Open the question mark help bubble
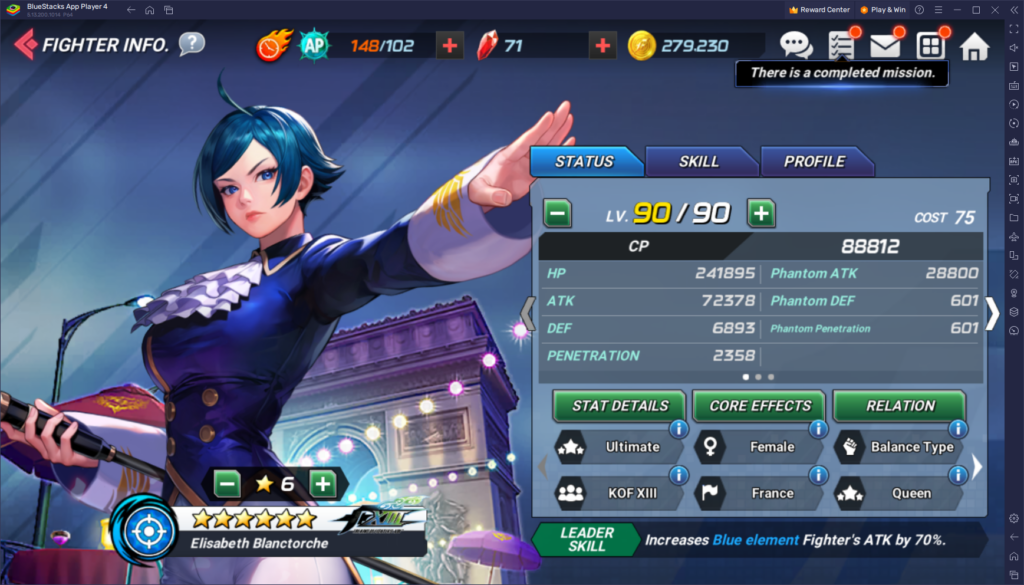The image size is (1024, 585). pos(192,44)
